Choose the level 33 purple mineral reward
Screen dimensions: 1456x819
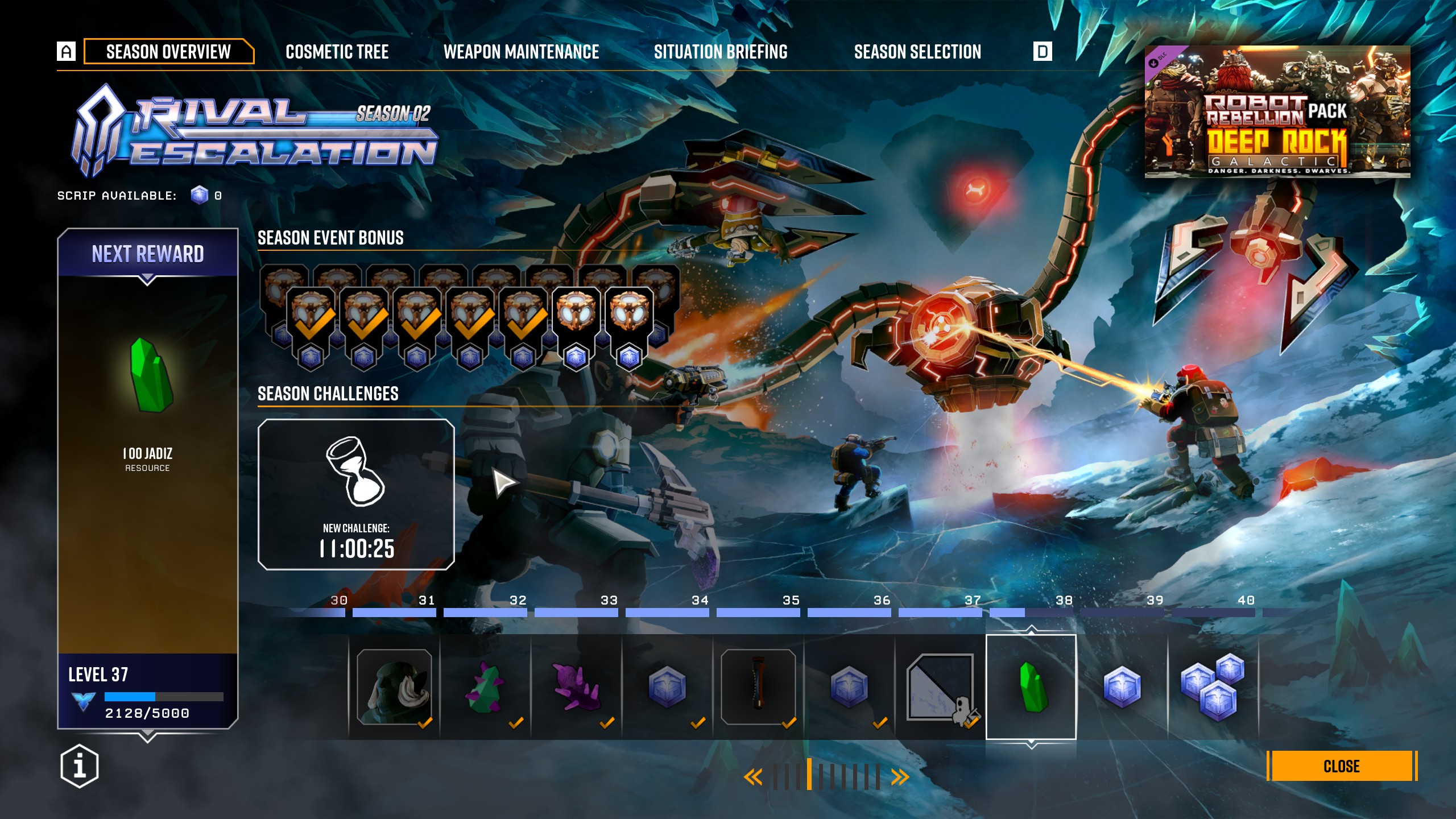click(576, 687)
